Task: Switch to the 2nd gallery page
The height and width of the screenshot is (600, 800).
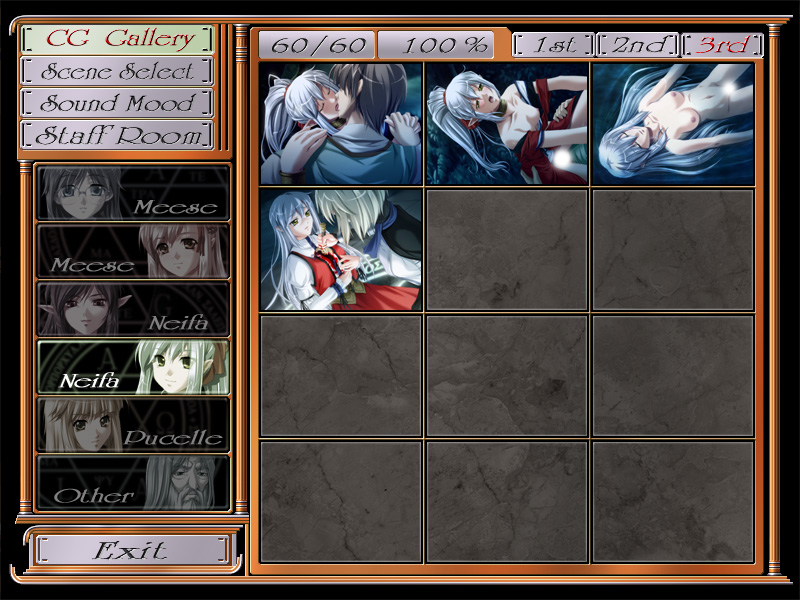Action: tap(636, 45)
